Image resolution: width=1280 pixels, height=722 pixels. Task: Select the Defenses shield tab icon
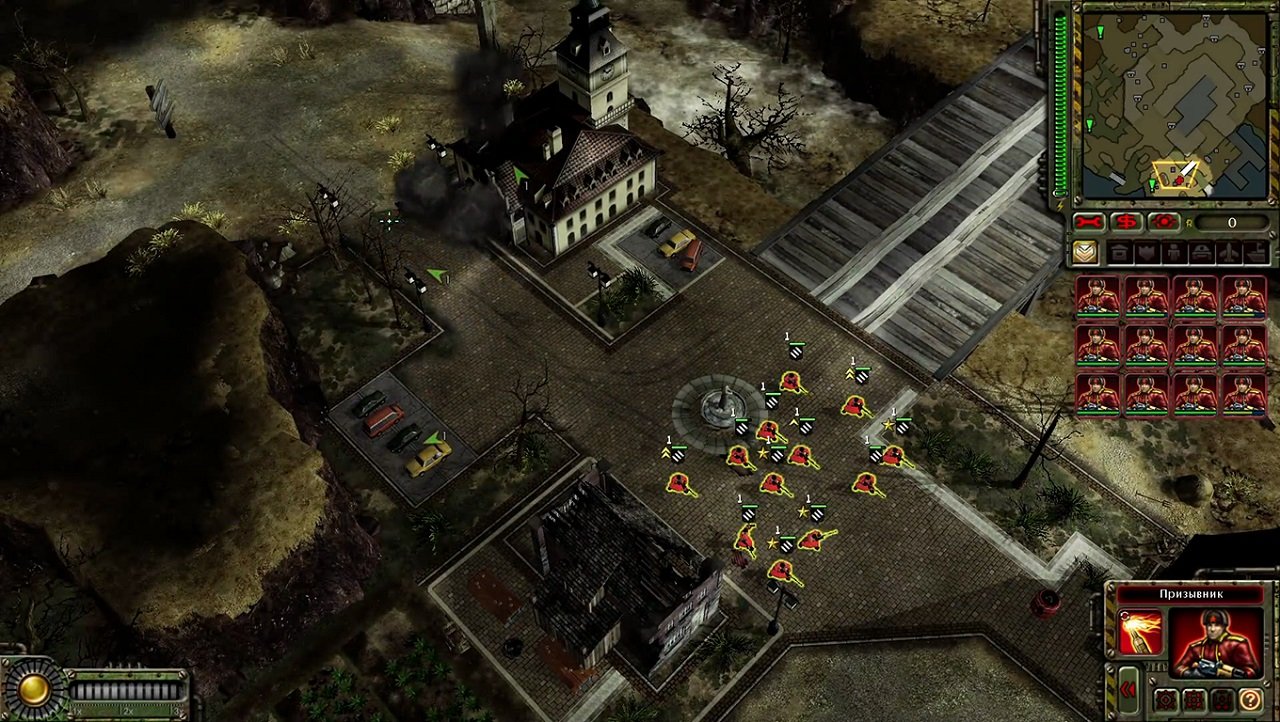click(x=1147, y=251)
